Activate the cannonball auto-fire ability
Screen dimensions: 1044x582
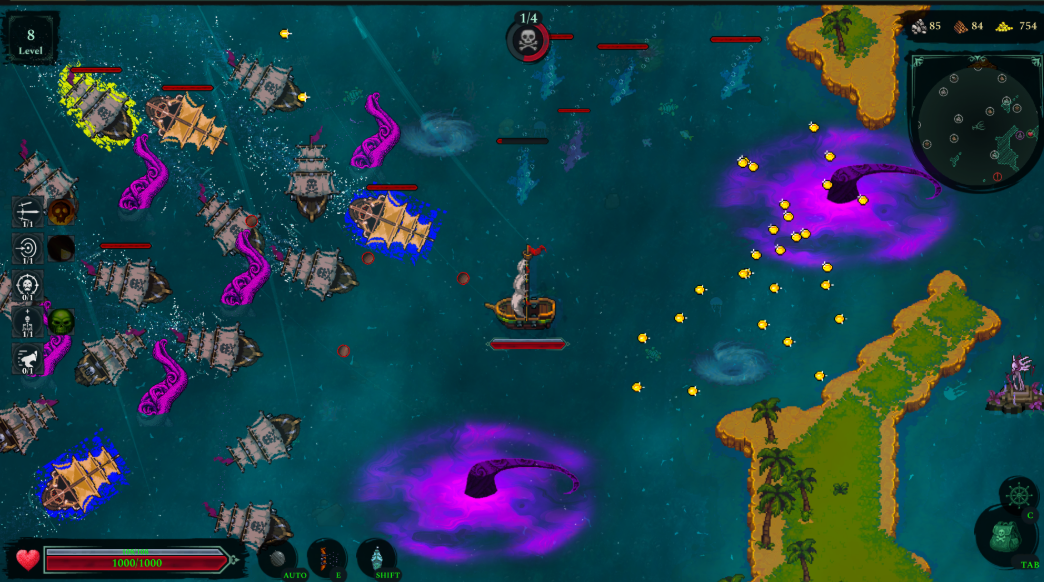click(x=278, y=557)
